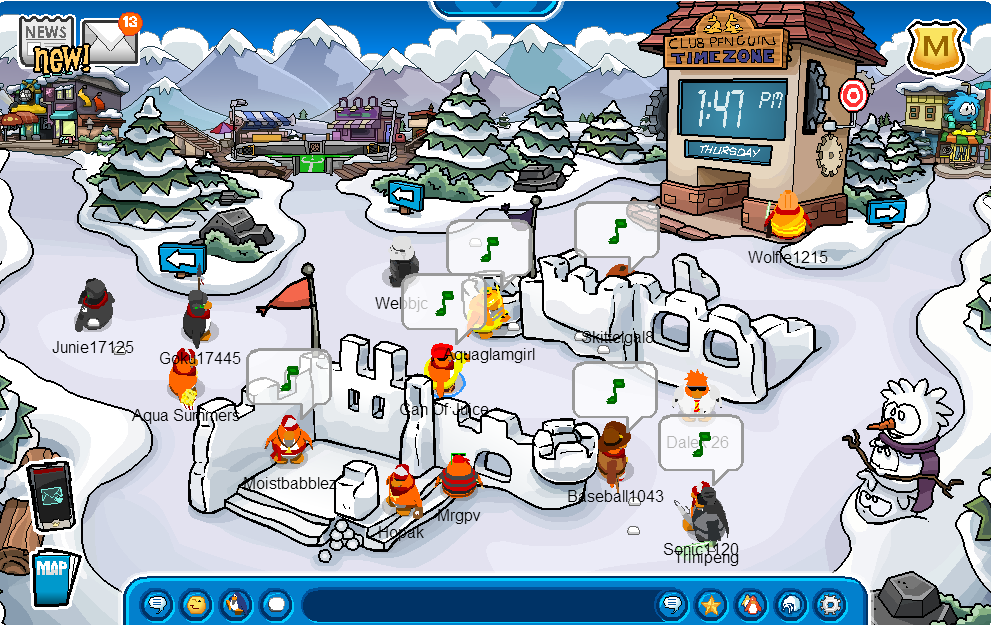Open the Club Penguin Times newspaper
Screen dimensions: 993x627
click(x=46, y=42)
